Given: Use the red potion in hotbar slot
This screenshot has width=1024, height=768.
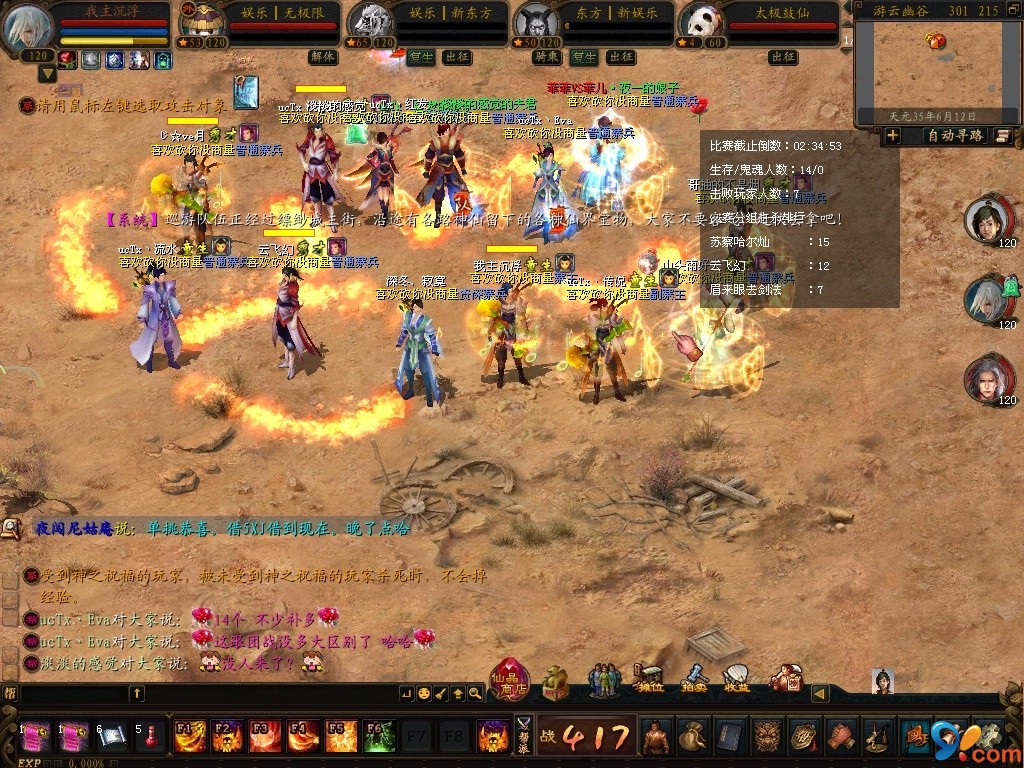Looking at the screenshot, I should tap(151, 737).
